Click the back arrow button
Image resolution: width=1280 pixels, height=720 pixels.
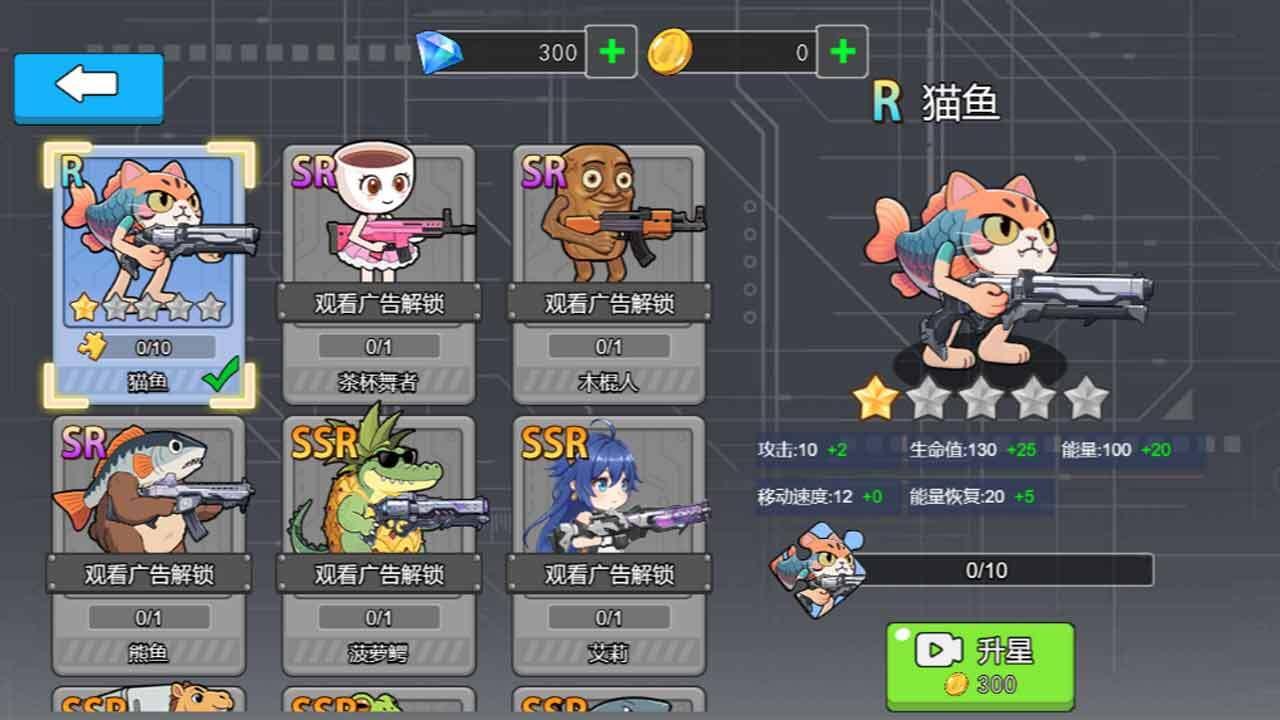click(87, 88)
